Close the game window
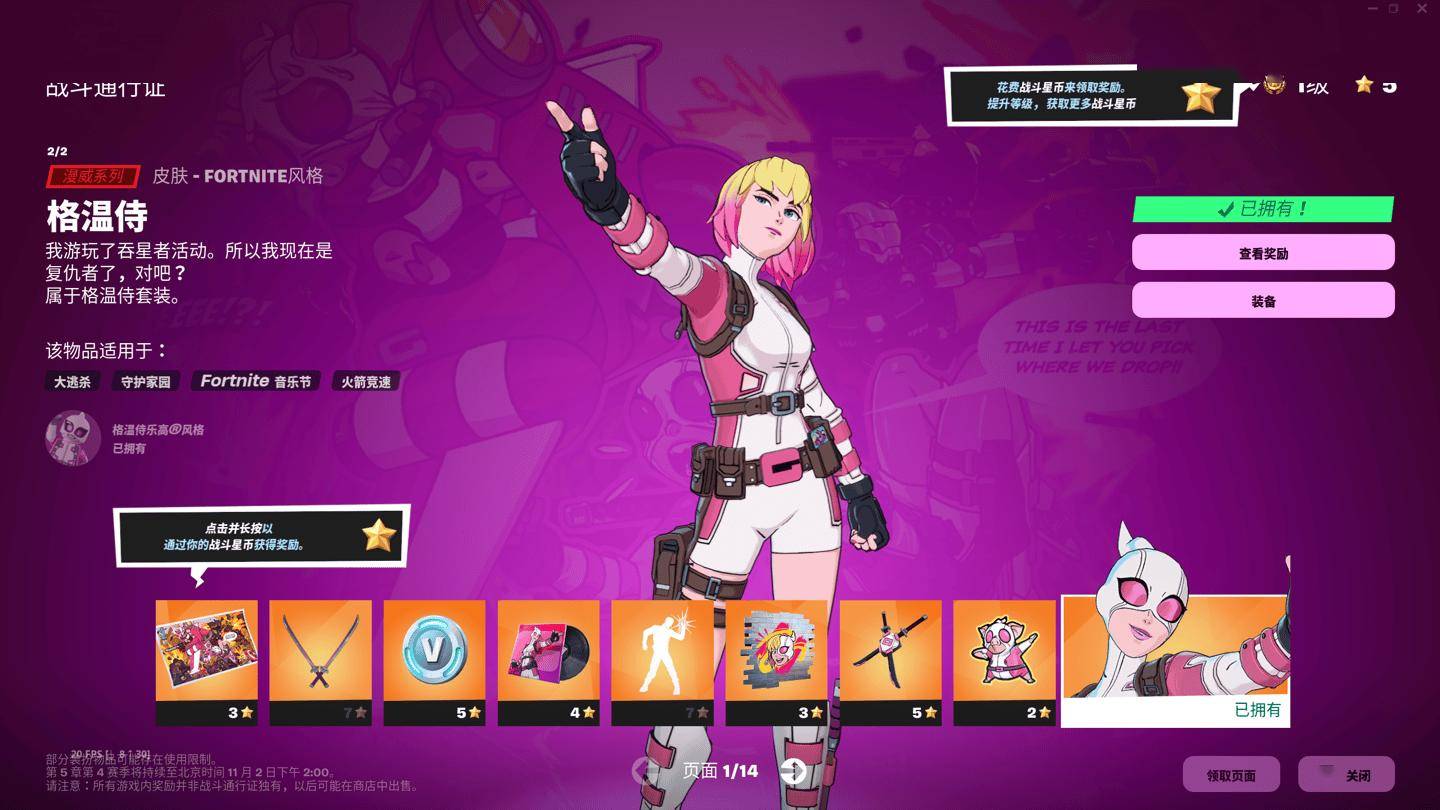Screen dimensions: 1440x810 click(1421, 8)
